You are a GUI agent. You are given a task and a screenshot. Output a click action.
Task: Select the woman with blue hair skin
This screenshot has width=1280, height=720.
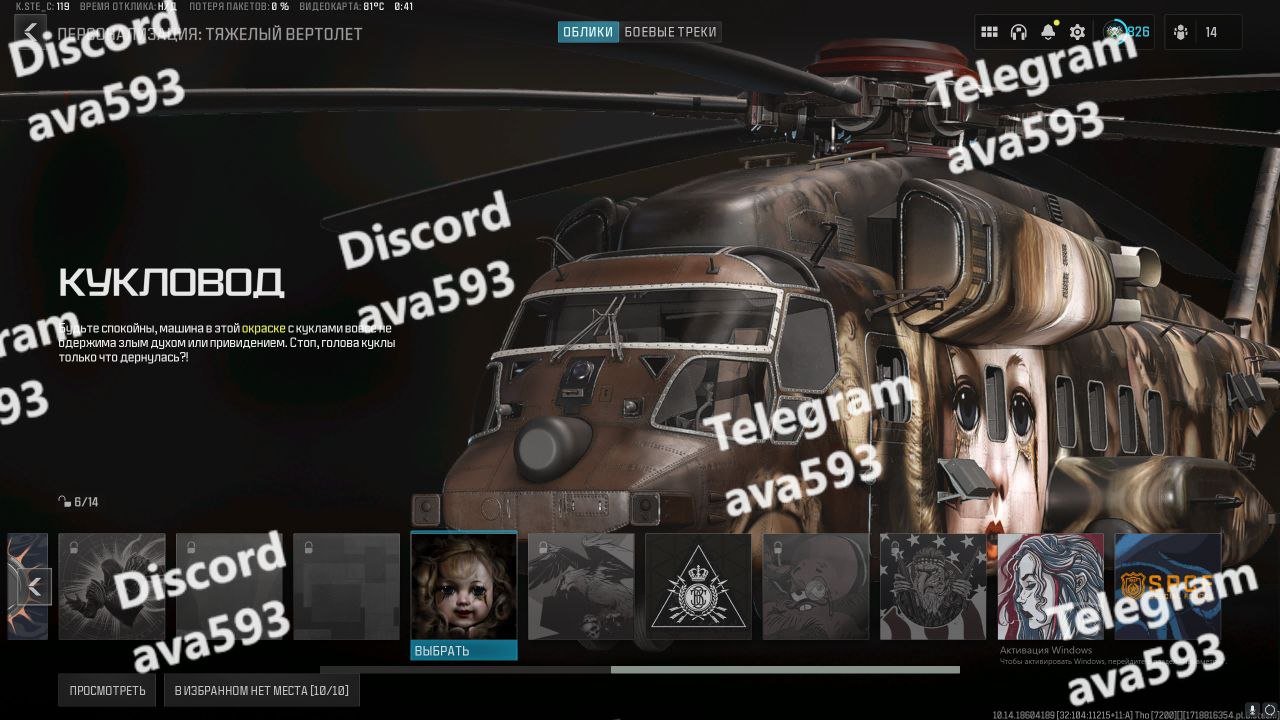click(x=1050, y=586)
